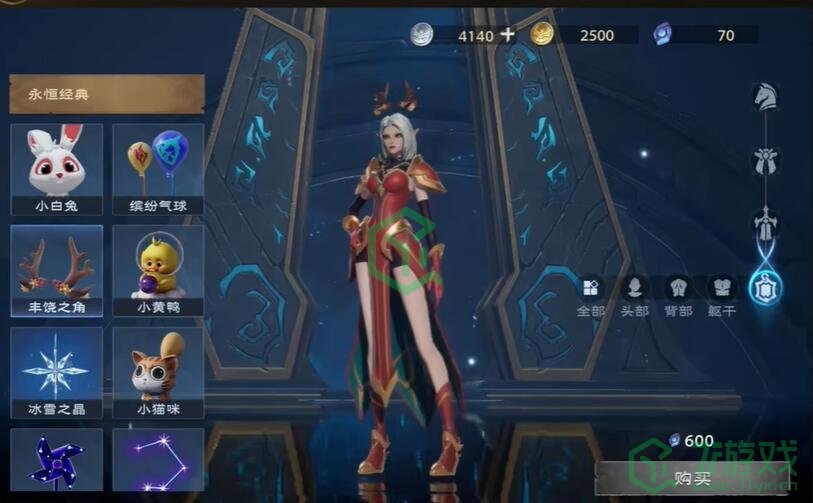This screenshot has height=503, width=813.
Task: Choose the 缤纷气球 balloons accessory
Action: click(158, 169)
